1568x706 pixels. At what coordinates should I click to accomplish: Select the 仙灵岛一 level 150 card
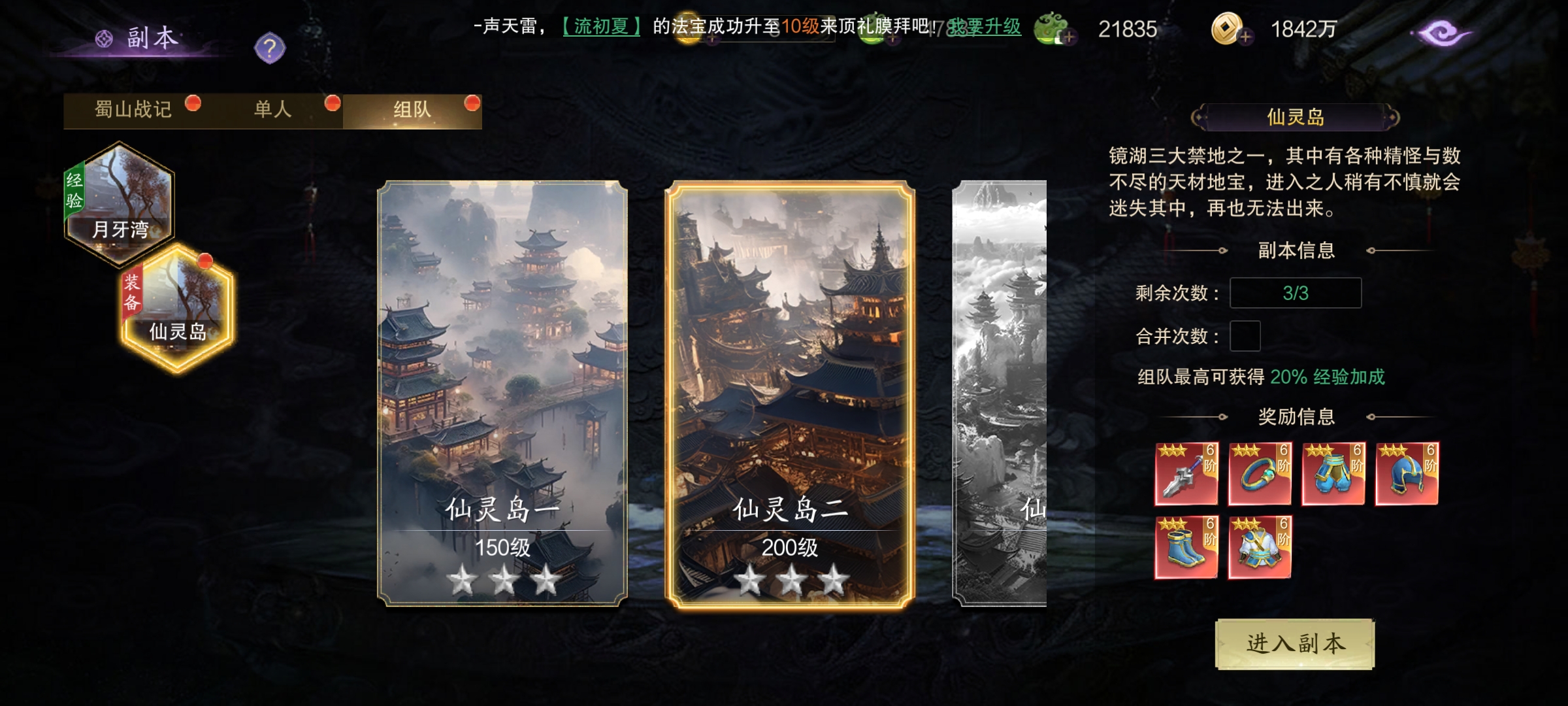pos(502,394)
